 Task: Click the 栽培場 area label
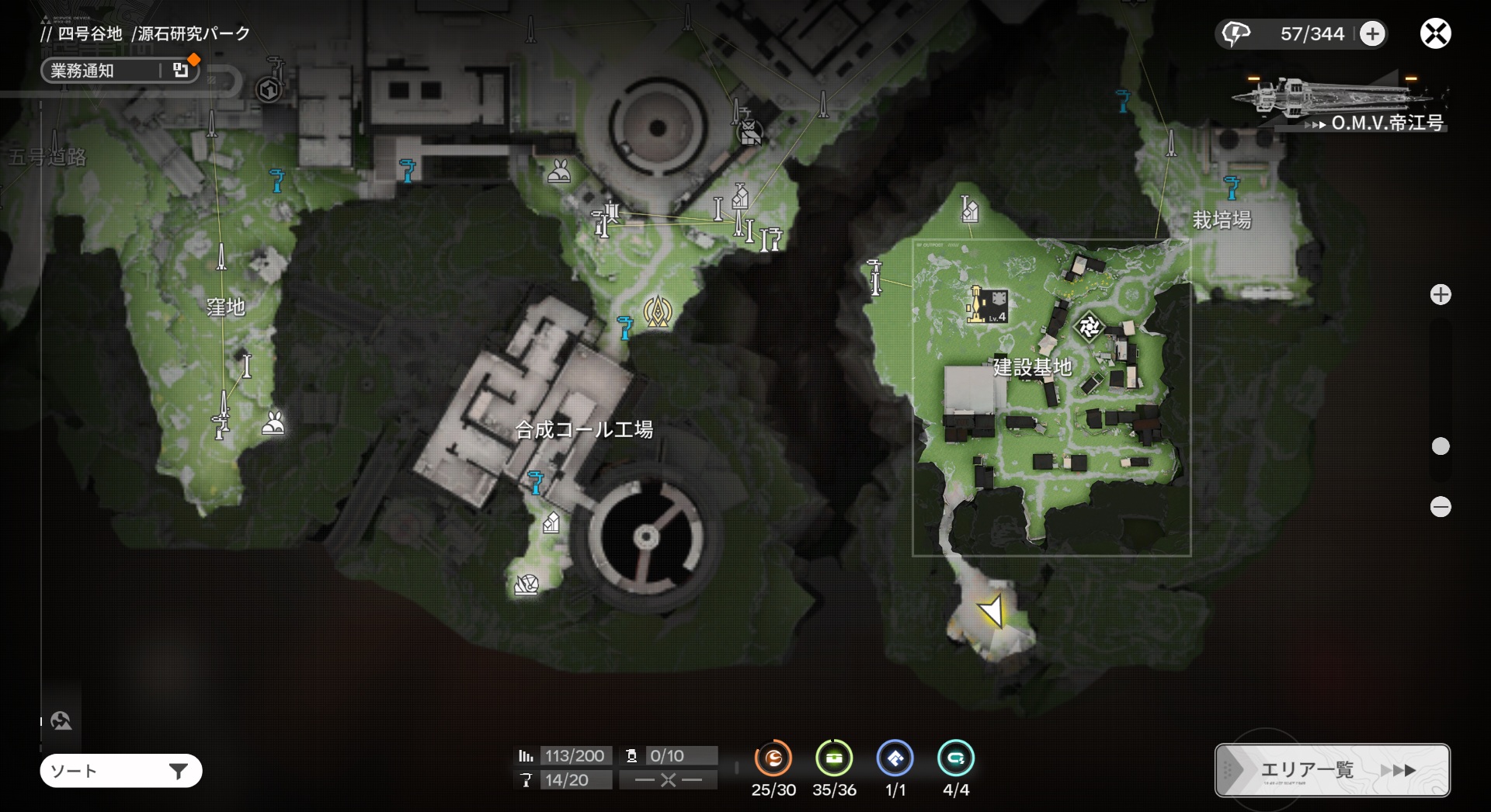coord(1222,220)
